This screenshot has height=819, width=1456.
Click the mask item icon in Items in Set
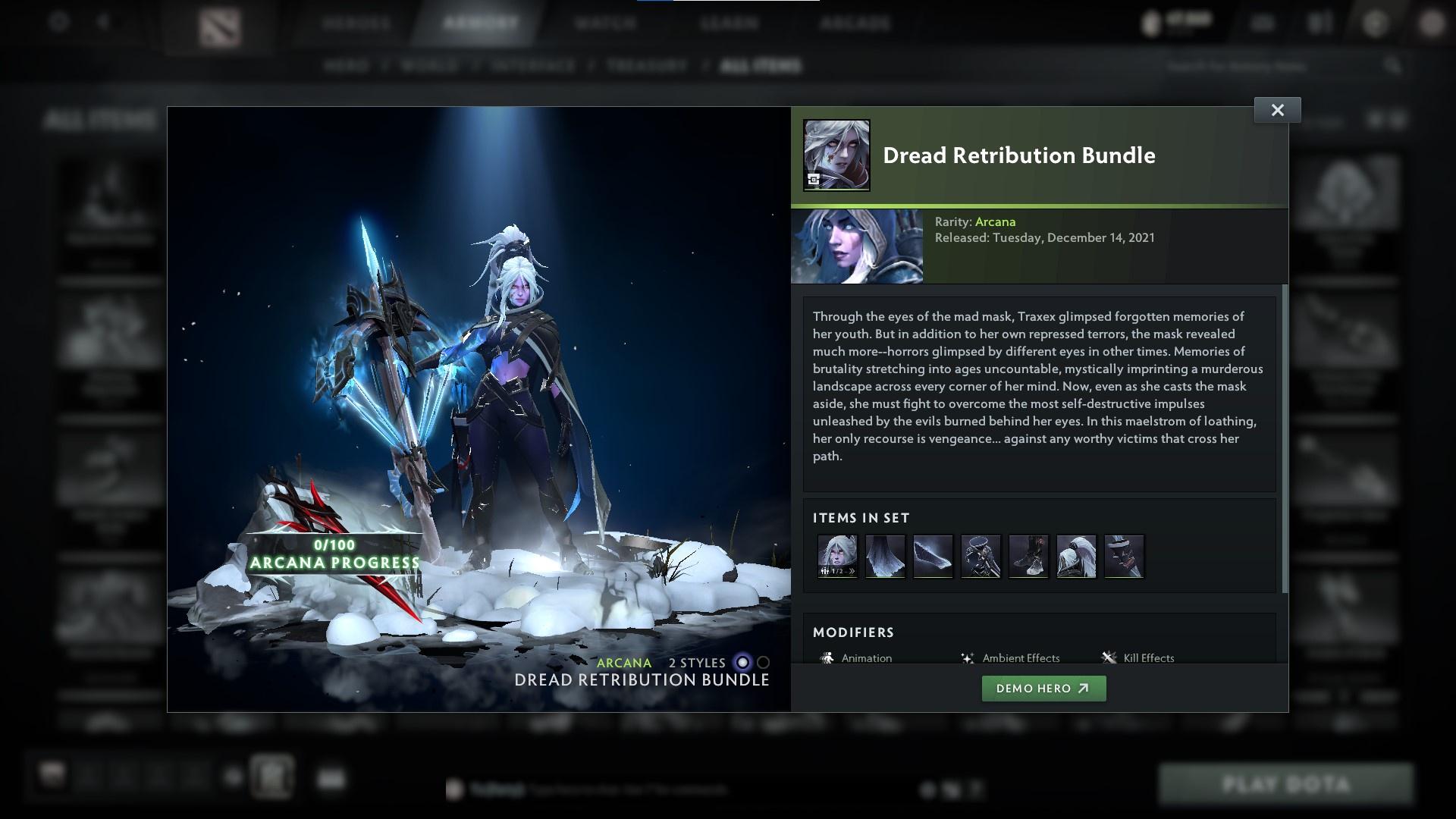[1125, 556]
